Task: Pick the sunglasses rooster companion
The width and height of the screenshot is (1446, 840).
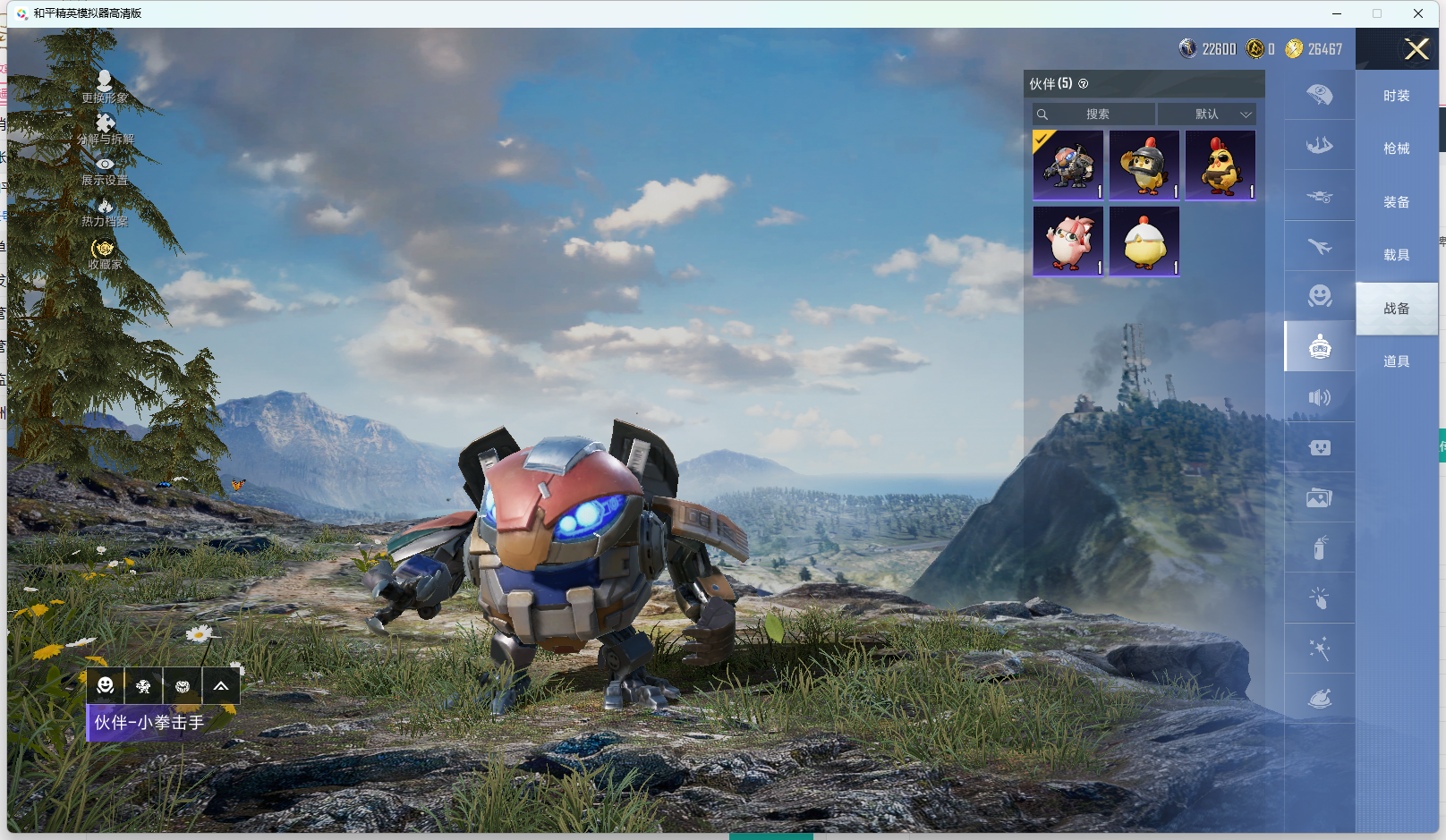Action: coord(1220,165)
